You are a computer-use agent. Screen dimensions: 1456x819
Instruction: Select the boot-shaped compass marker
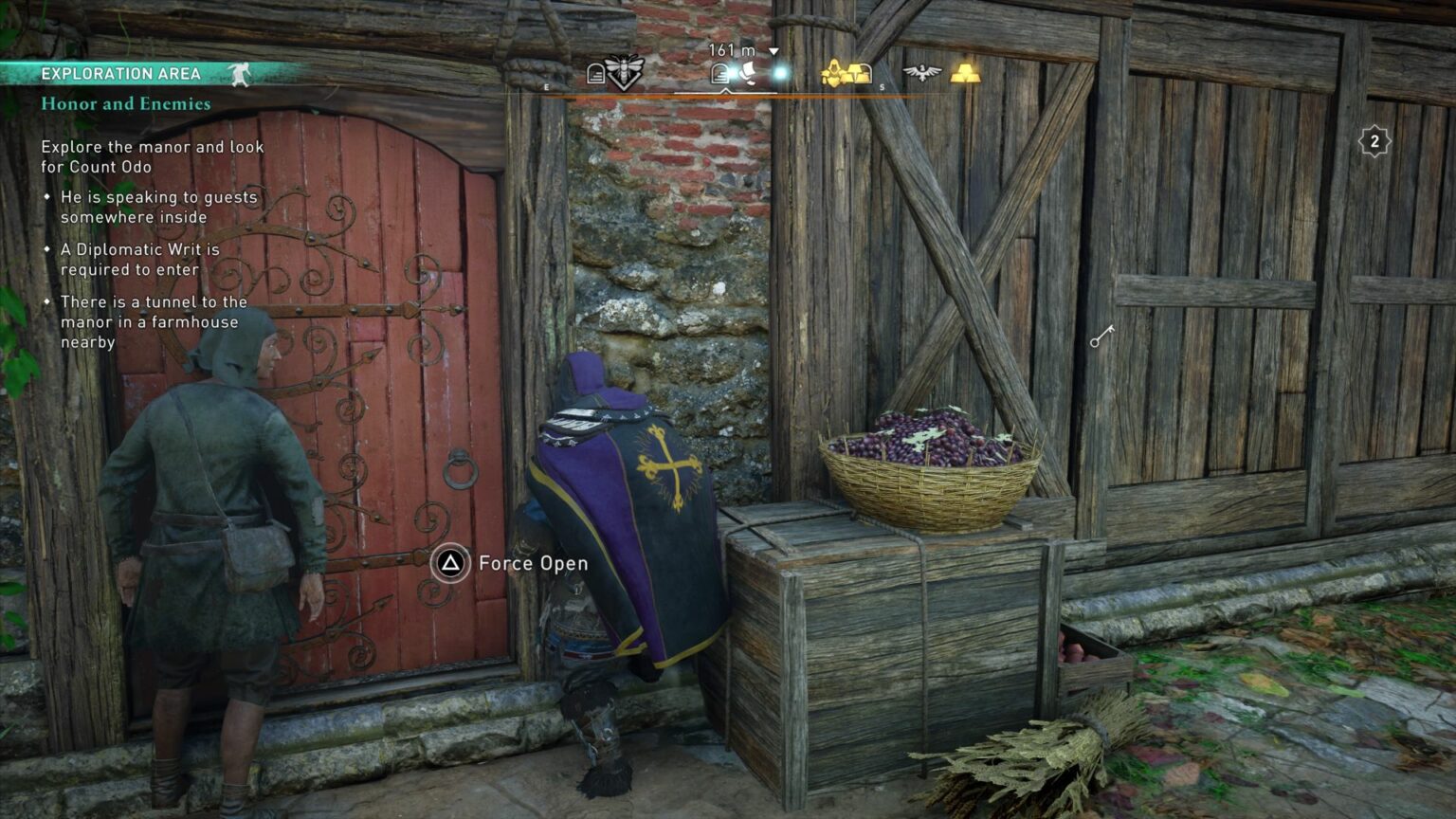tap(746, 73)
